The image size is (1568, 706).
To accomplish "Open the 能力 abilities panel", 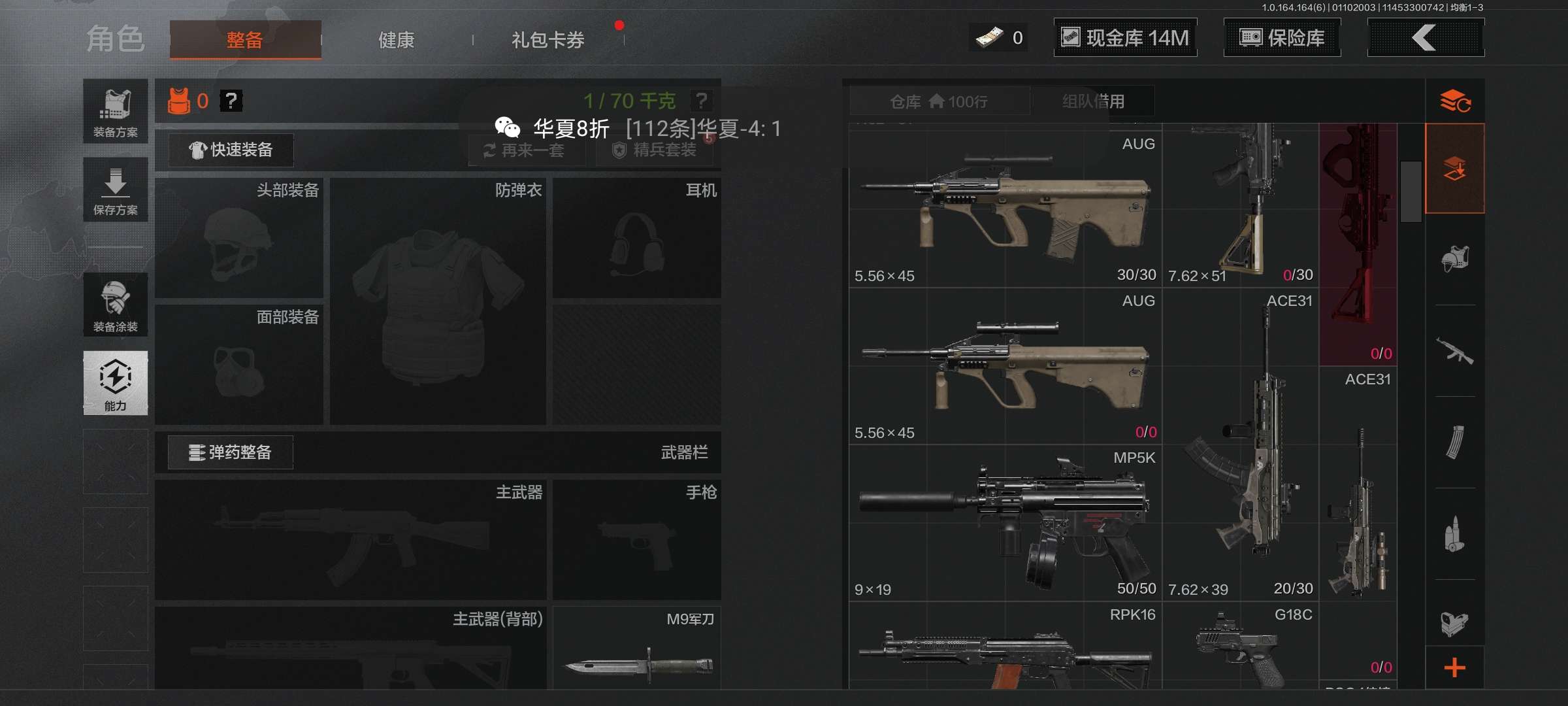I will pos(116,383).
